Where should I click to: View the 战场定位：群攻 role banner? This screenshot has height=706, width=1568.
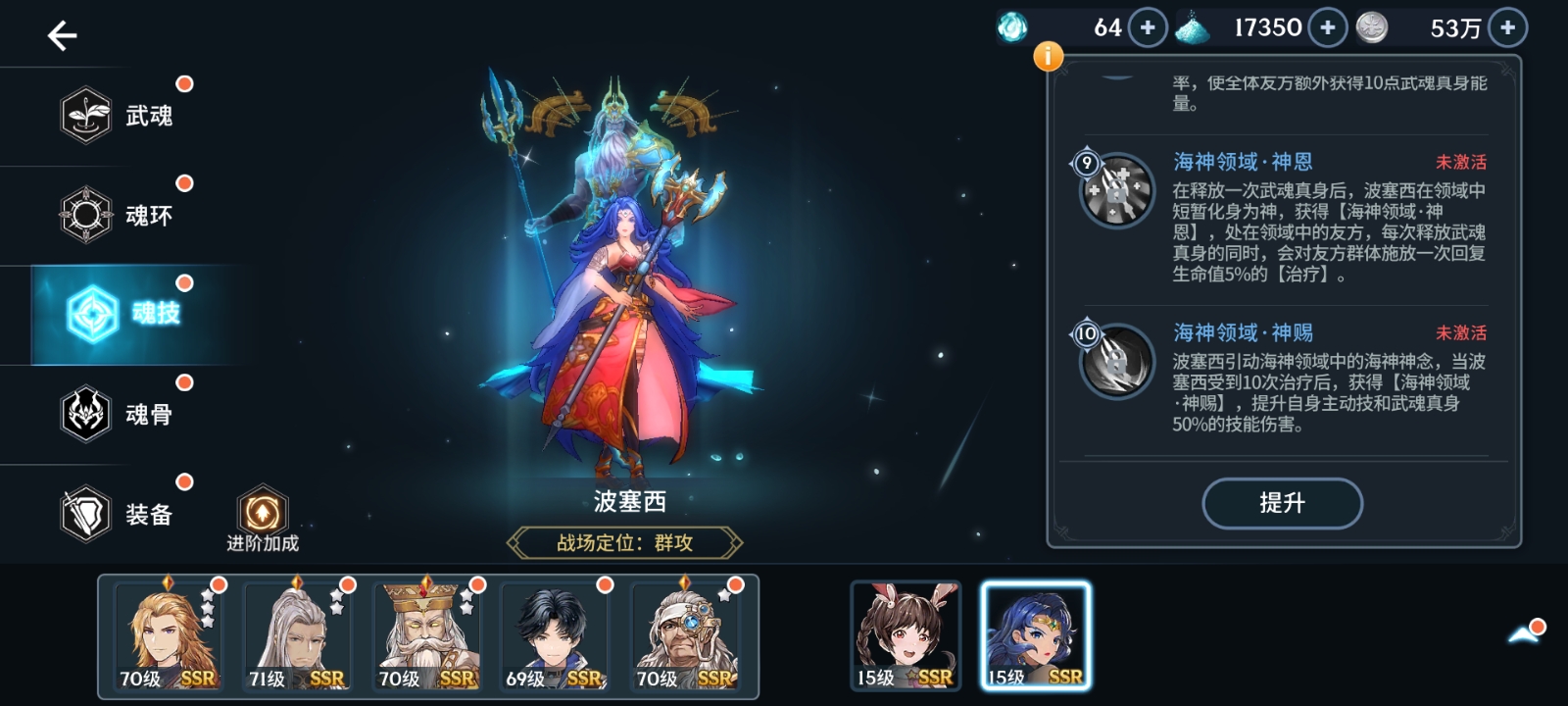tap(623, 541)
